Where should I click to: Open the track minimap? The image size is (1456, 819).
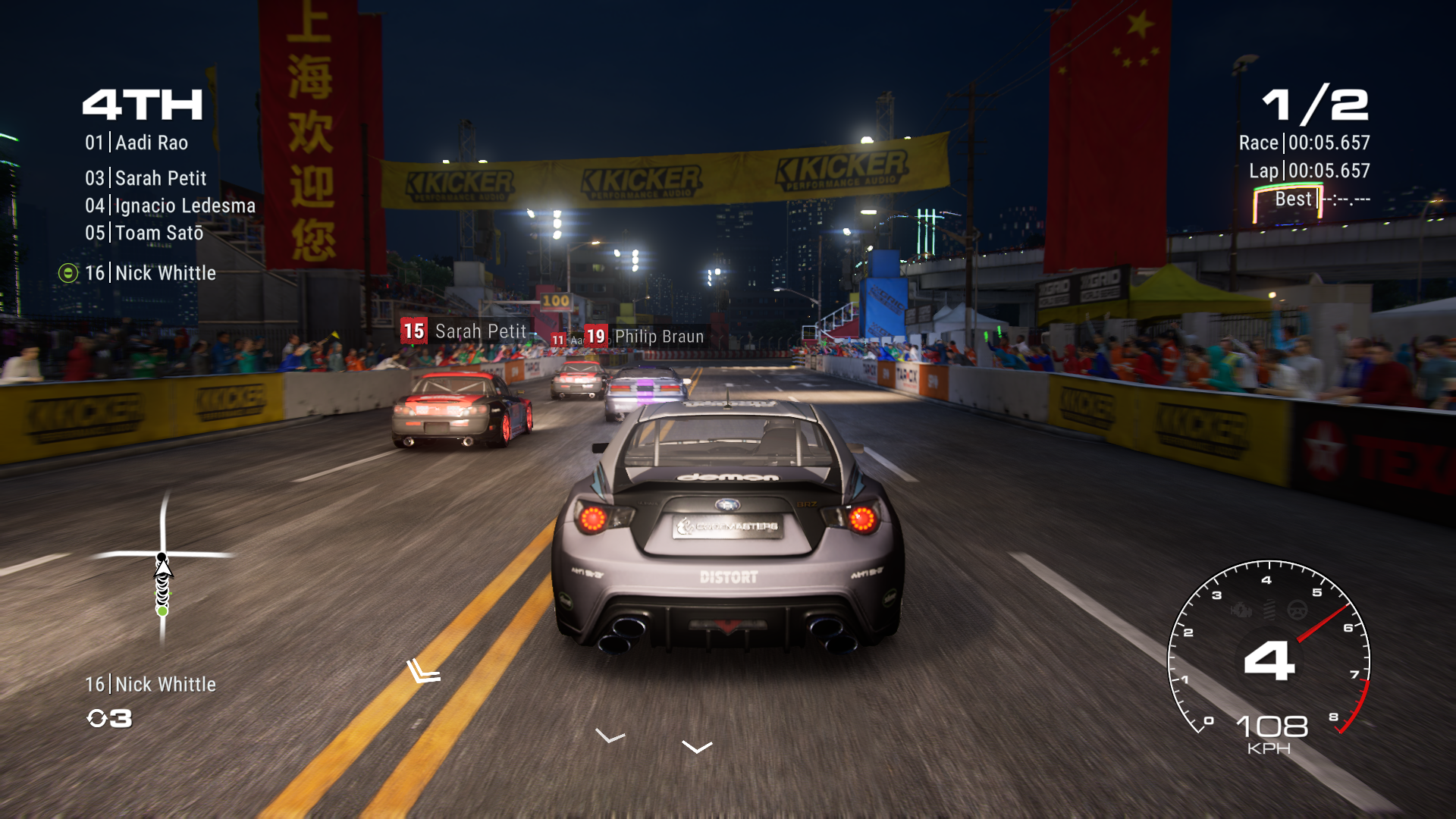pos(162,569)
